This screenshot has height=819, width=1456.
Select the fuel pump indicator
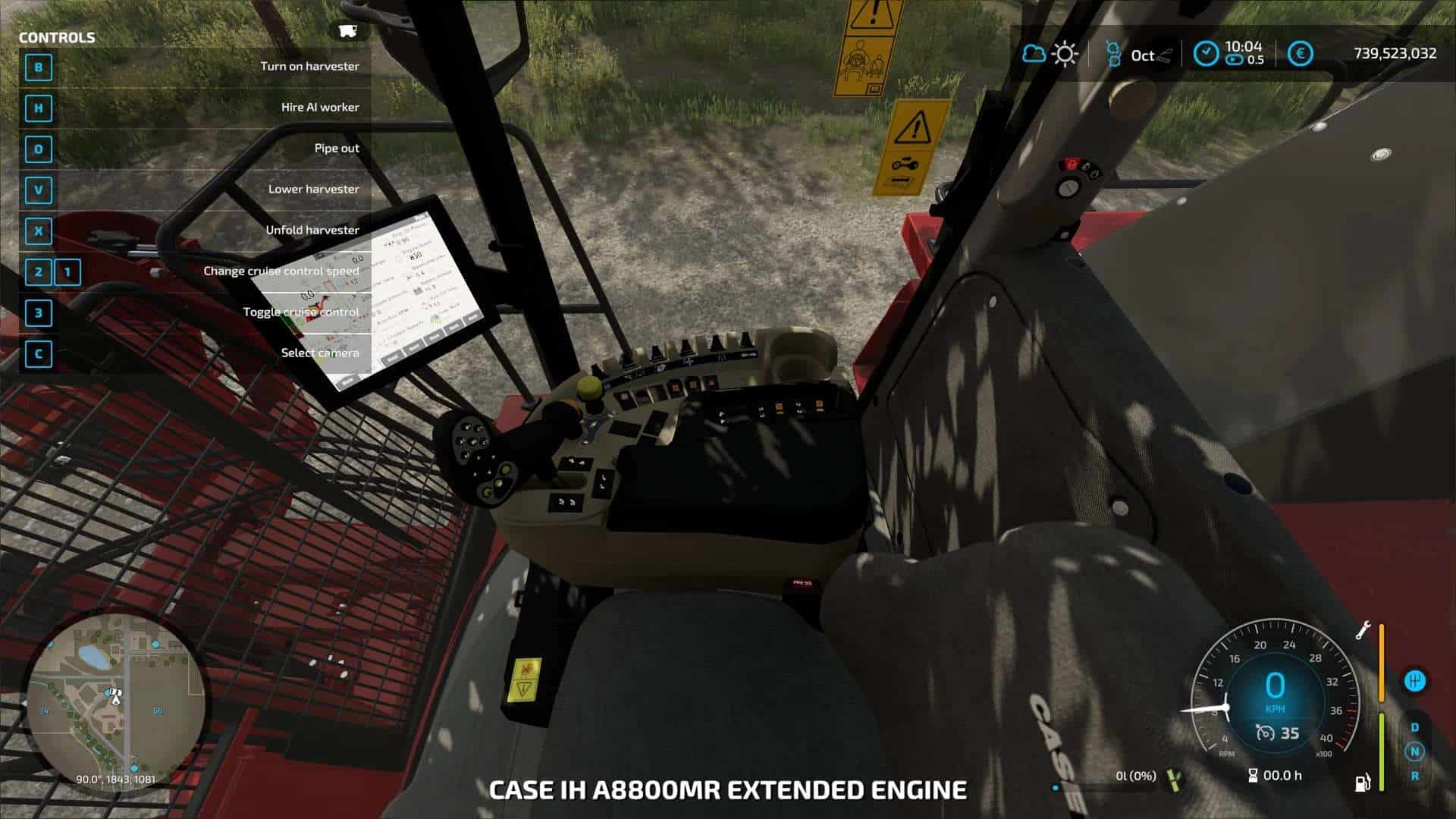(x=1363, y=783)
